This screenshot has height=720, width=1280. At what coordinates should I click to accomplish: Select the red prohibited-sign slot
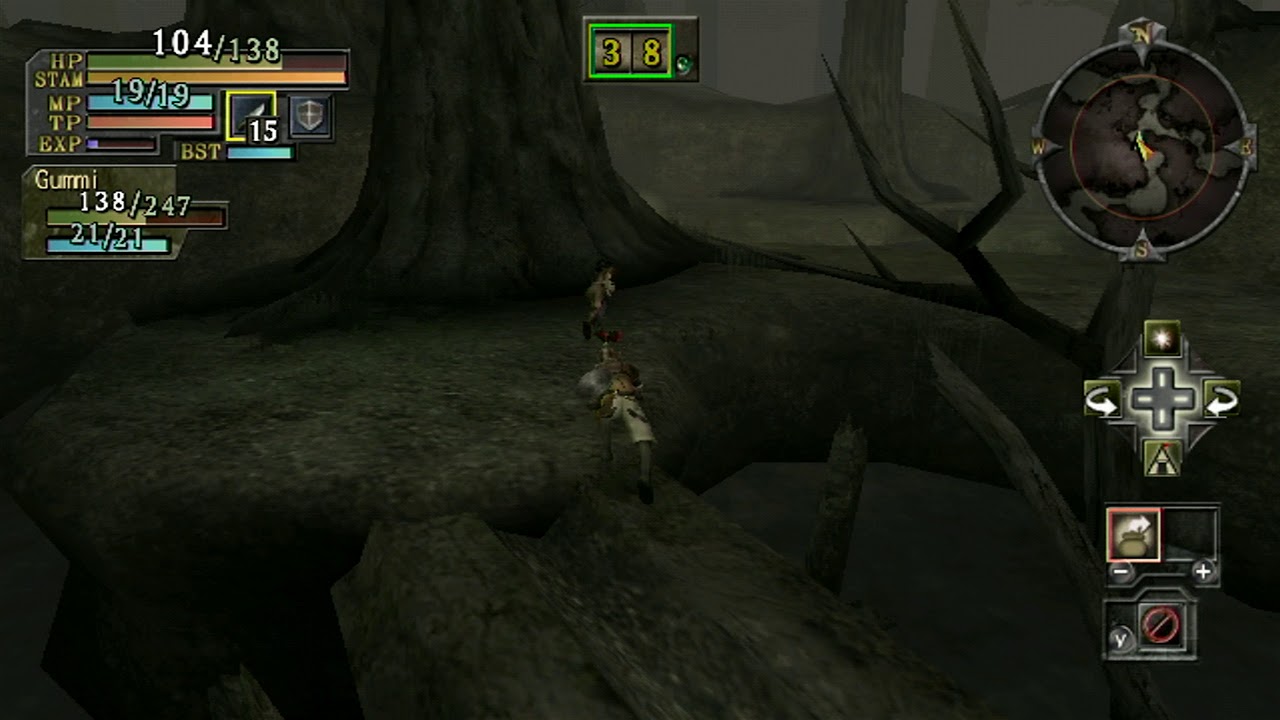point(1161,627)
